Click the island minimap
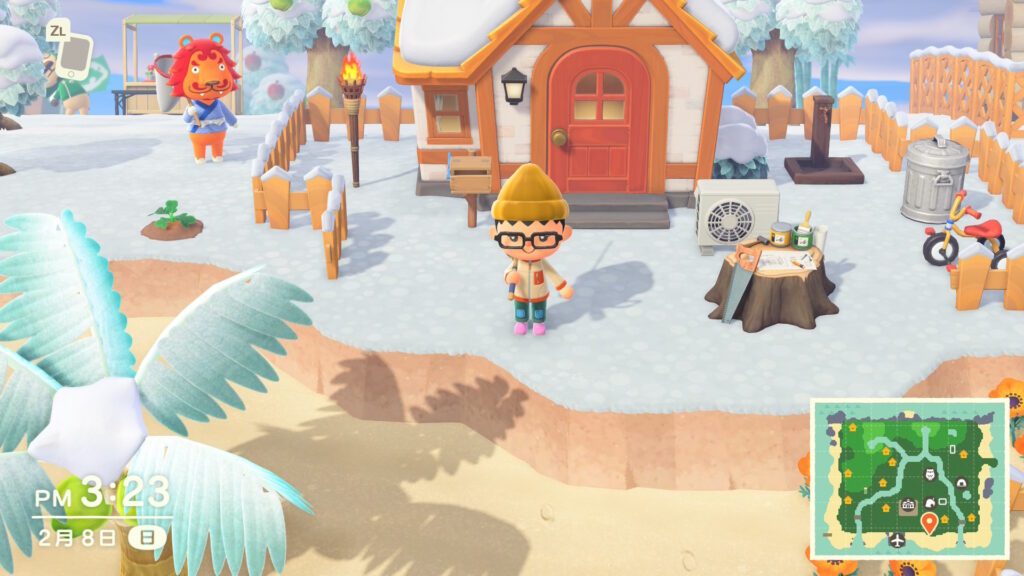Viewport: 1024px width, 576px height. pos(908,477)
